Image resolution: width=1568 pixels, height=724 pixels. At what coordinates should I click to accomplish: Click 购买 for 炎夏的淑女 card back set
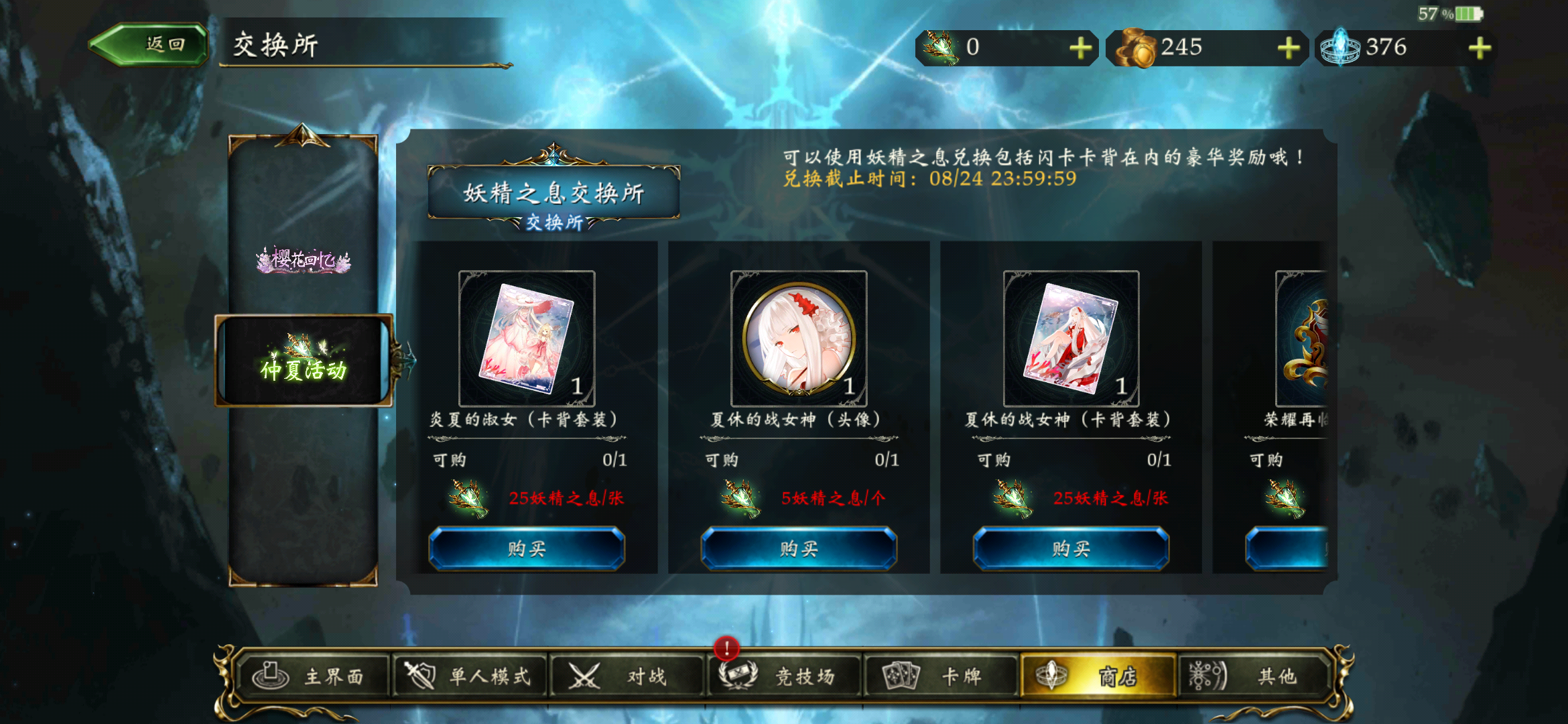point(527,548)
